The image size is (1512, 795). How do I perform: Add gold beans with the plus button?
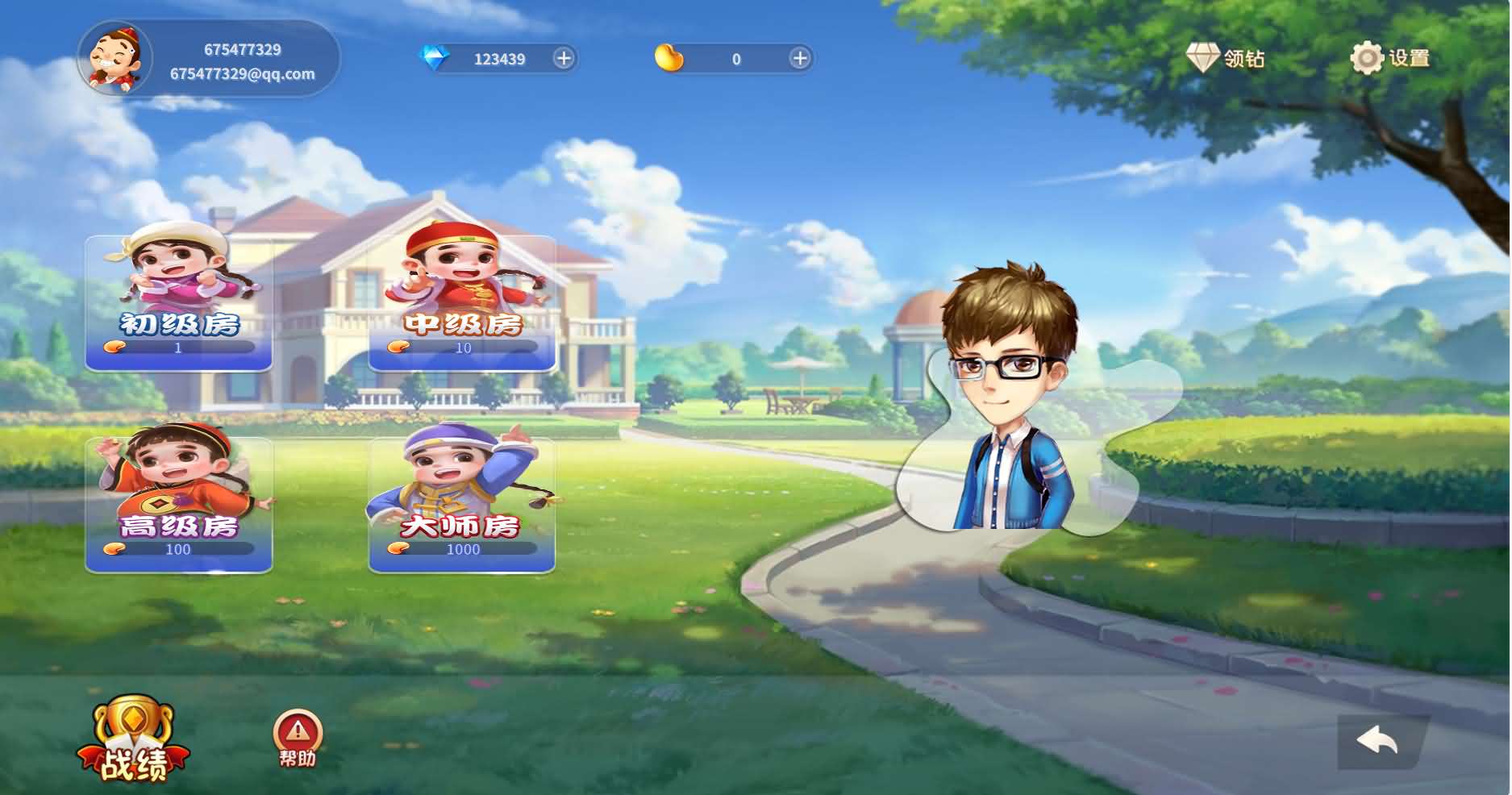(x=799, y=58)
